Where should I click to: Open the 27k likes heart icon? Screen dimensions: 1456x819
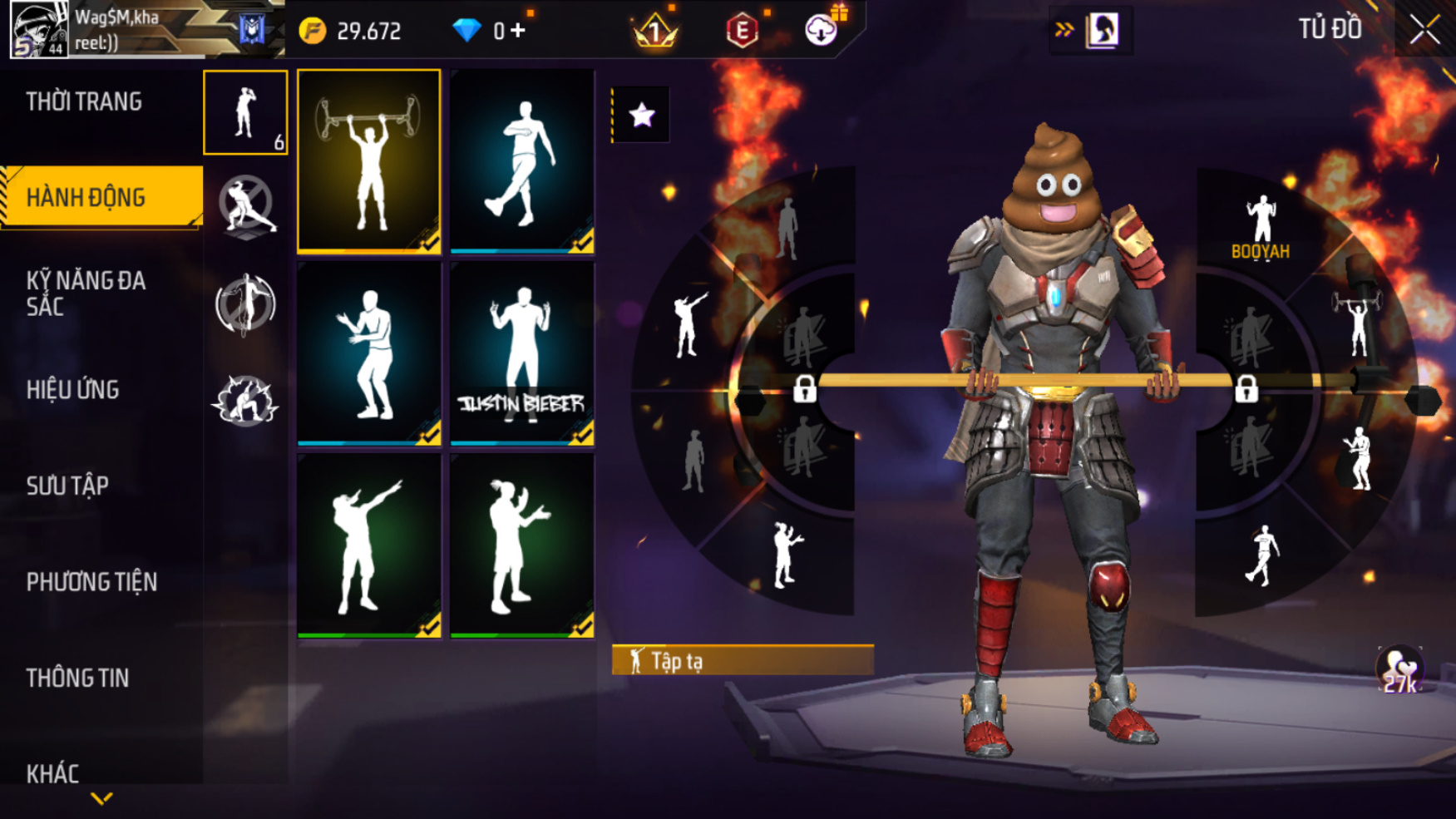click(1399, 670)
